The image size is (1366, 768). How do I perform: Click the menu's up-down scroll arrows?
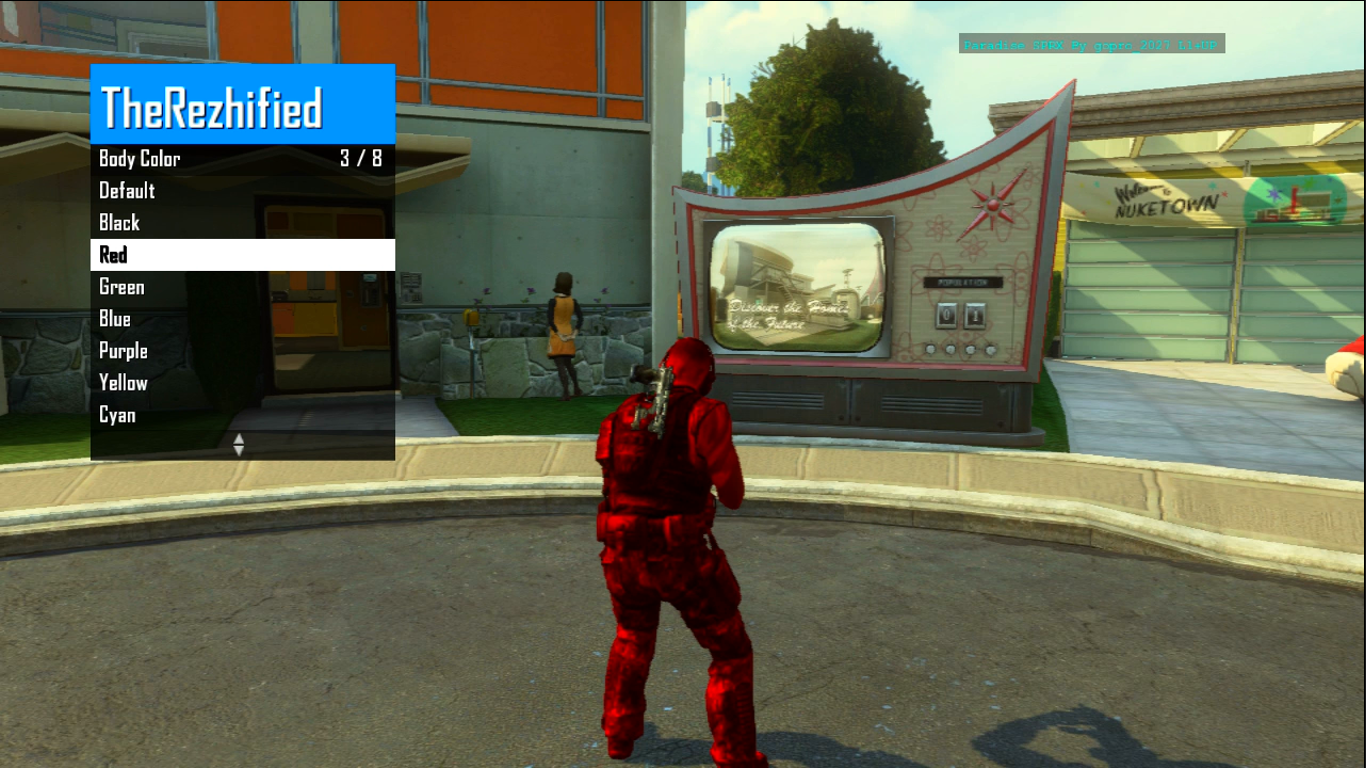click(x=238, y=445)
